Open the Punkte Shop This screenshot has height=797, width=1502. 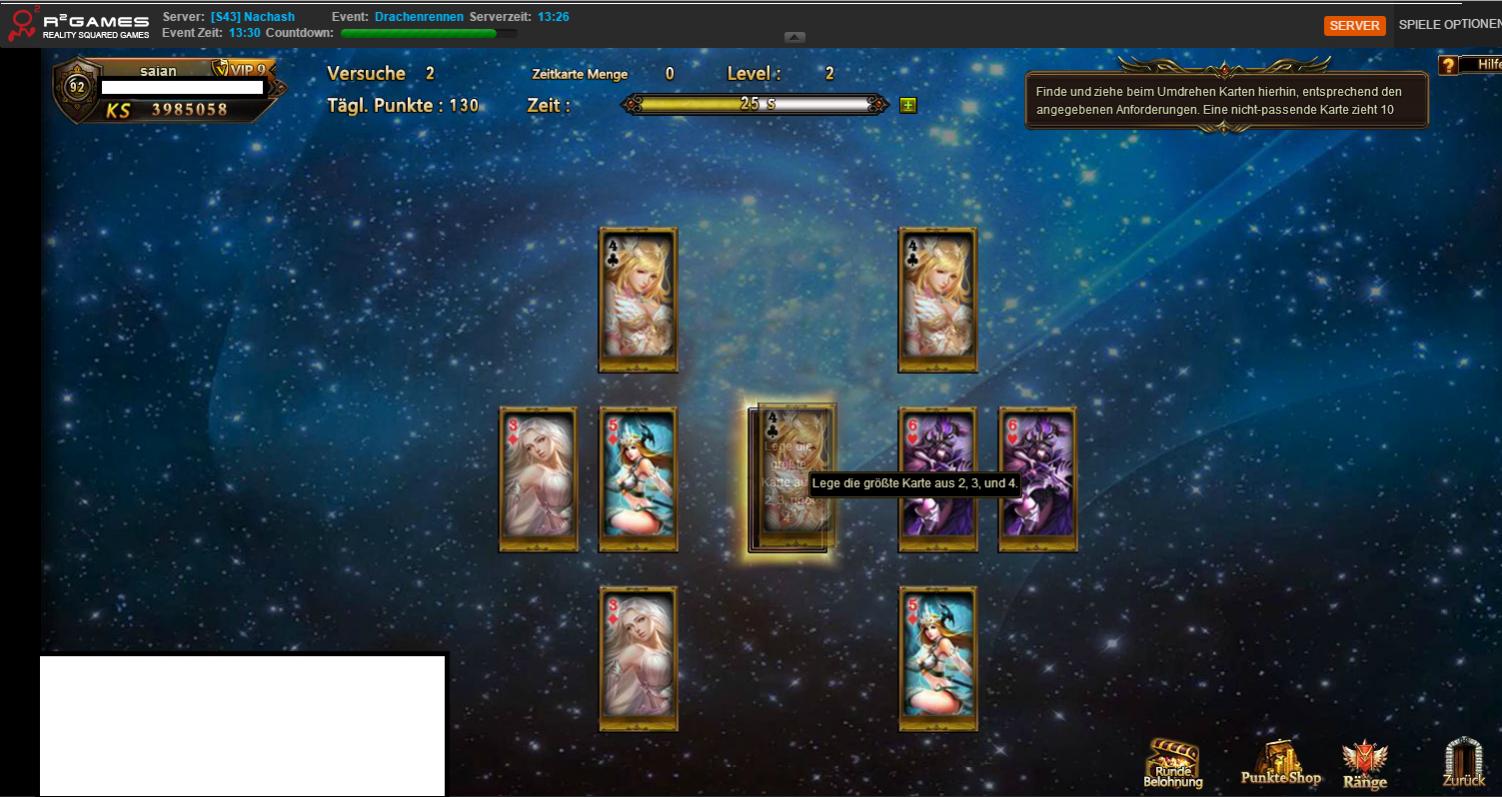pyautogui.click(x=1280, y=765)
